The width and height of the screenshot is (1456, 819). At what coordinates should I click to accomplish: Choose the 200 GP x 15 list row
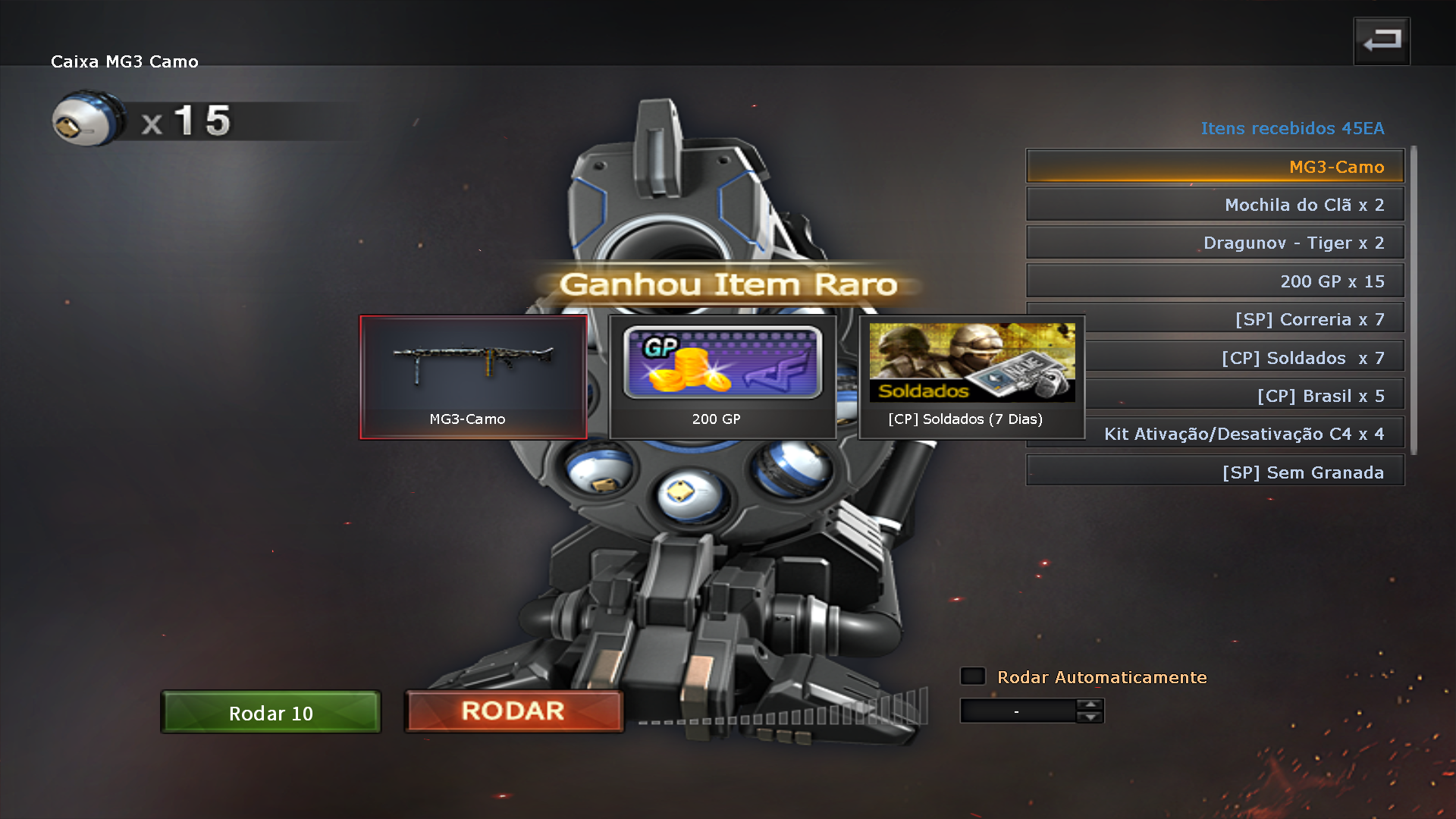coord(1214,281)
